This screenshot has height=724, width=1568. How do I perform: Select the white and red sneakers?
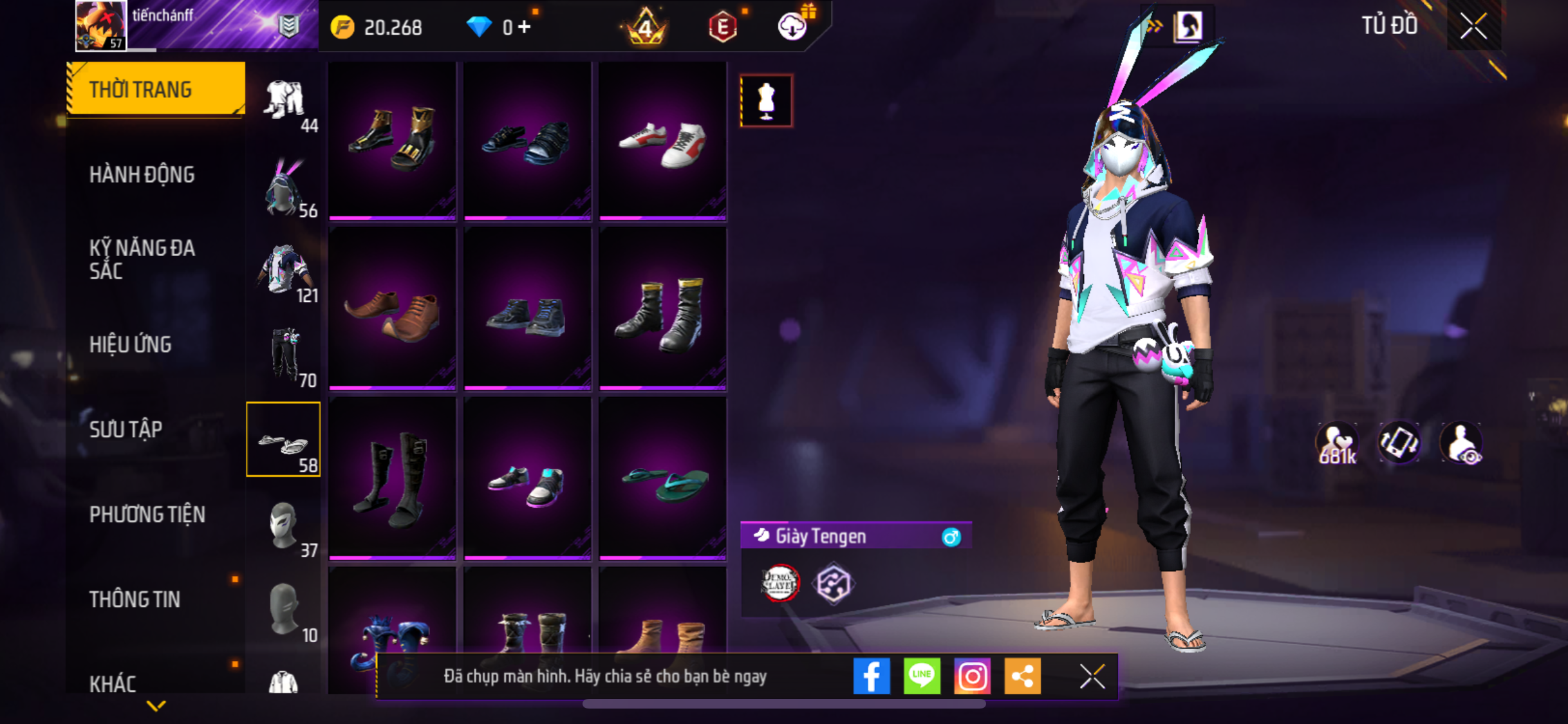[x=662, y=141]
